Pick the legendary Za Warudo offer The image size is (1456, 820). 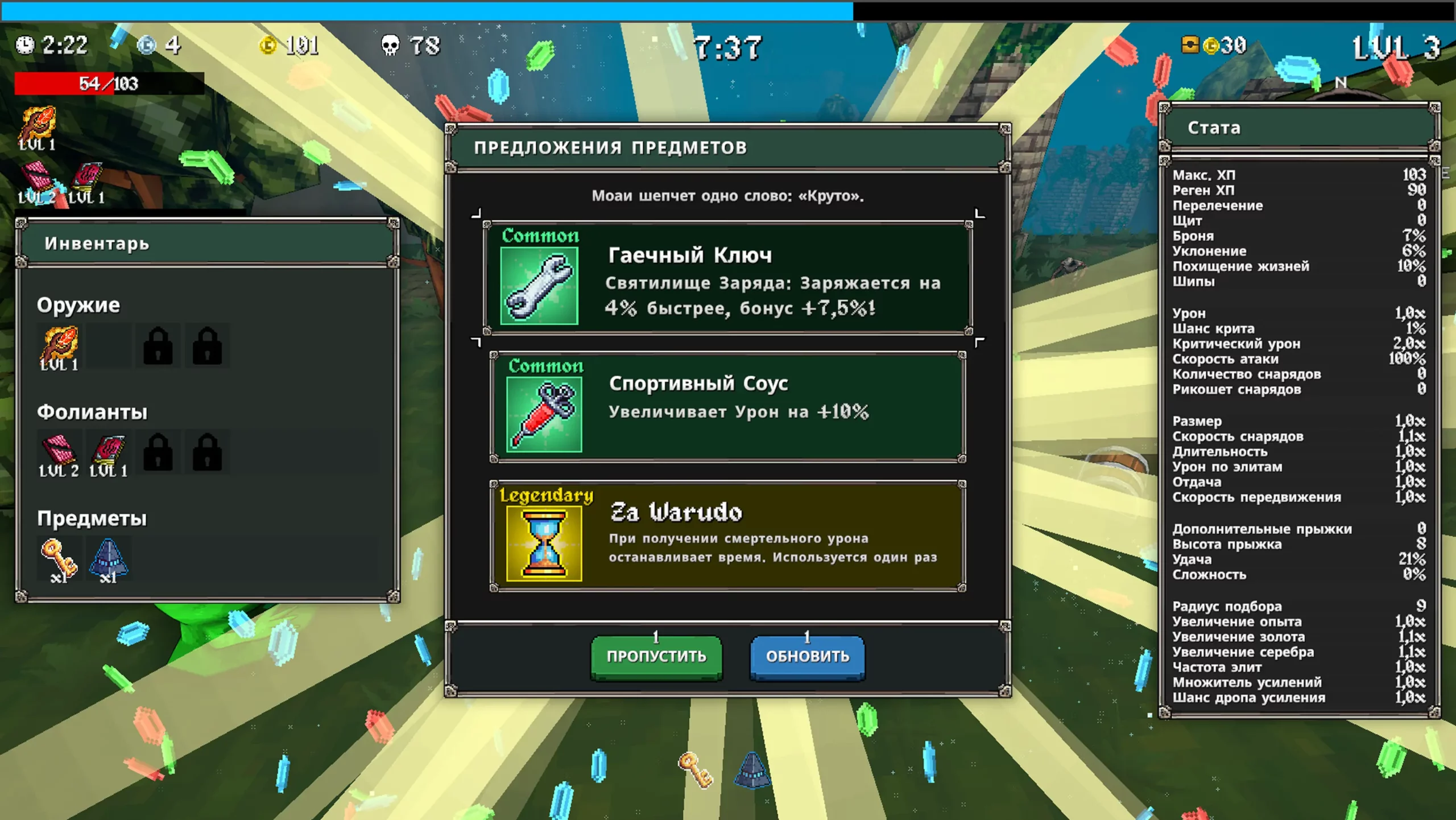pos(727,535)
